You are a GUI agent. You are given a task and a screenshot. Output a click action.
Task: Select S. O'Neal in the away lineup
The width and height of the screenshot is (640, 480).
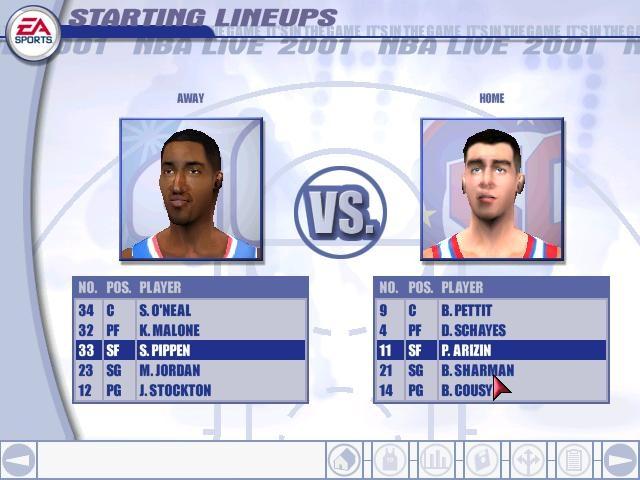[190, 310]
